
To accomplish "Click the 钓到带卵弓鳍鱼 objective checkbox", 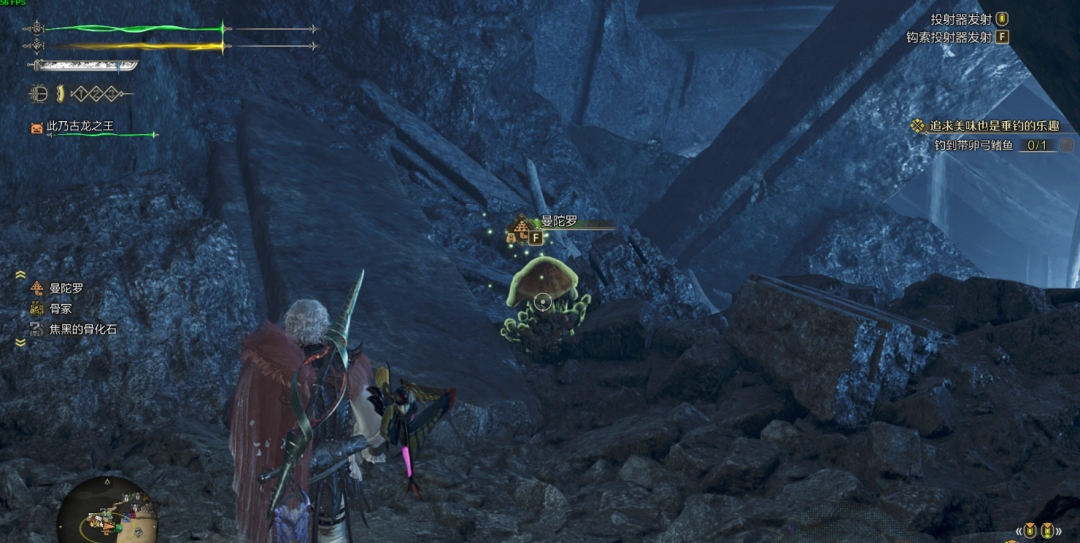I will point(1066,145).
